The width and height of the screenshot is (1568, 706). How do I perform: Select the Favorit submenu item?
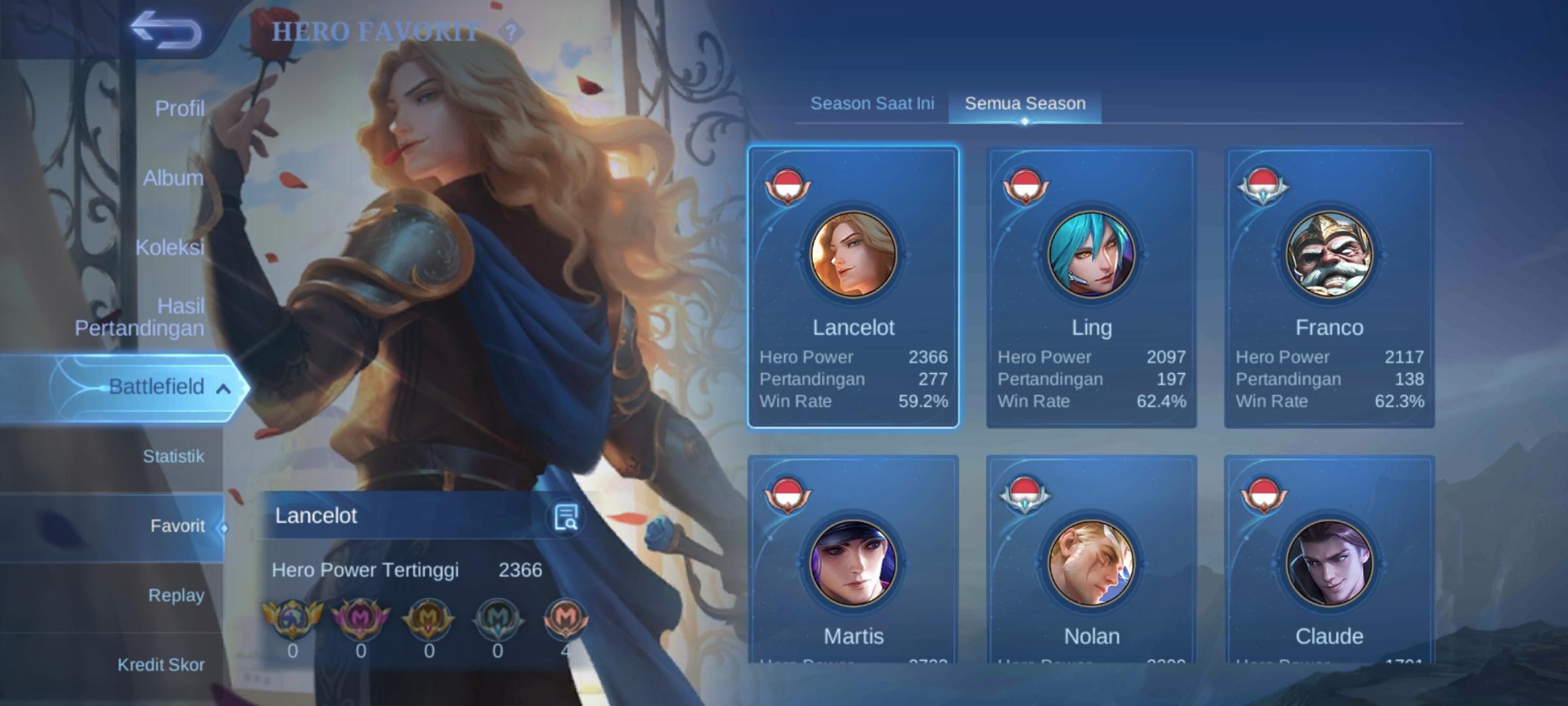177,526
